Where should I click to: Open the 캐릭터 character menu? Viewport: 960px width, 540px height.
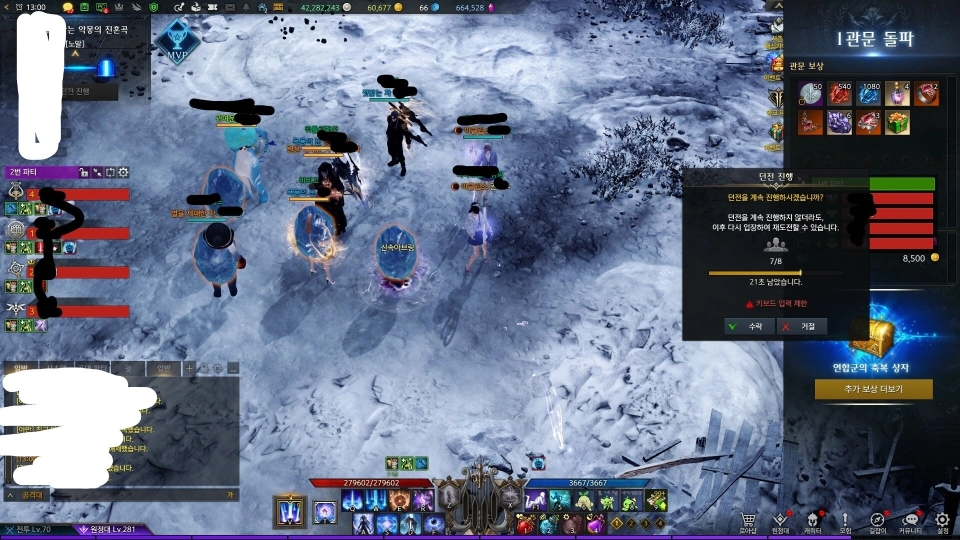tap(812, 521)
